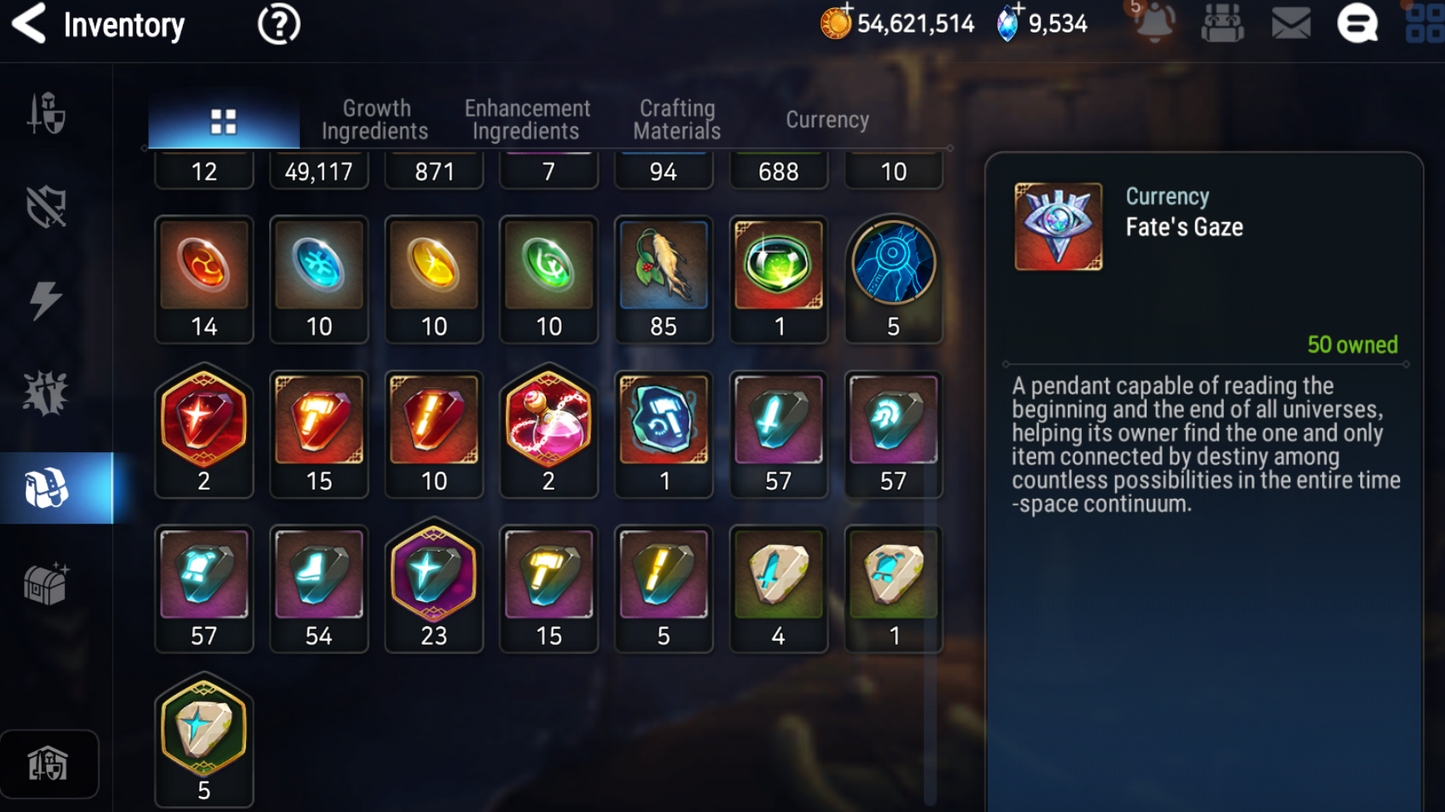This screenshot has height=812, width=1445.
Task: Open the mail envelope icon
Action: (1290, 24)
